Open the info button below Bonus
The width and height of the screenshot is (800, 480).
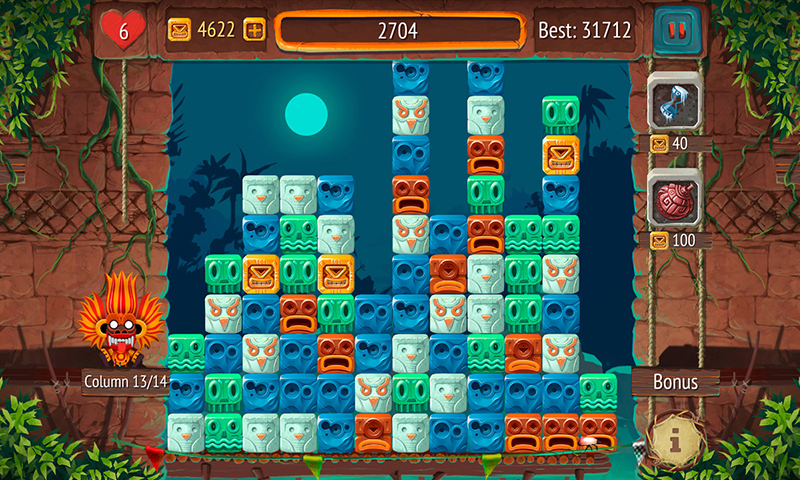pyautogui.click(x=674, y=437)
